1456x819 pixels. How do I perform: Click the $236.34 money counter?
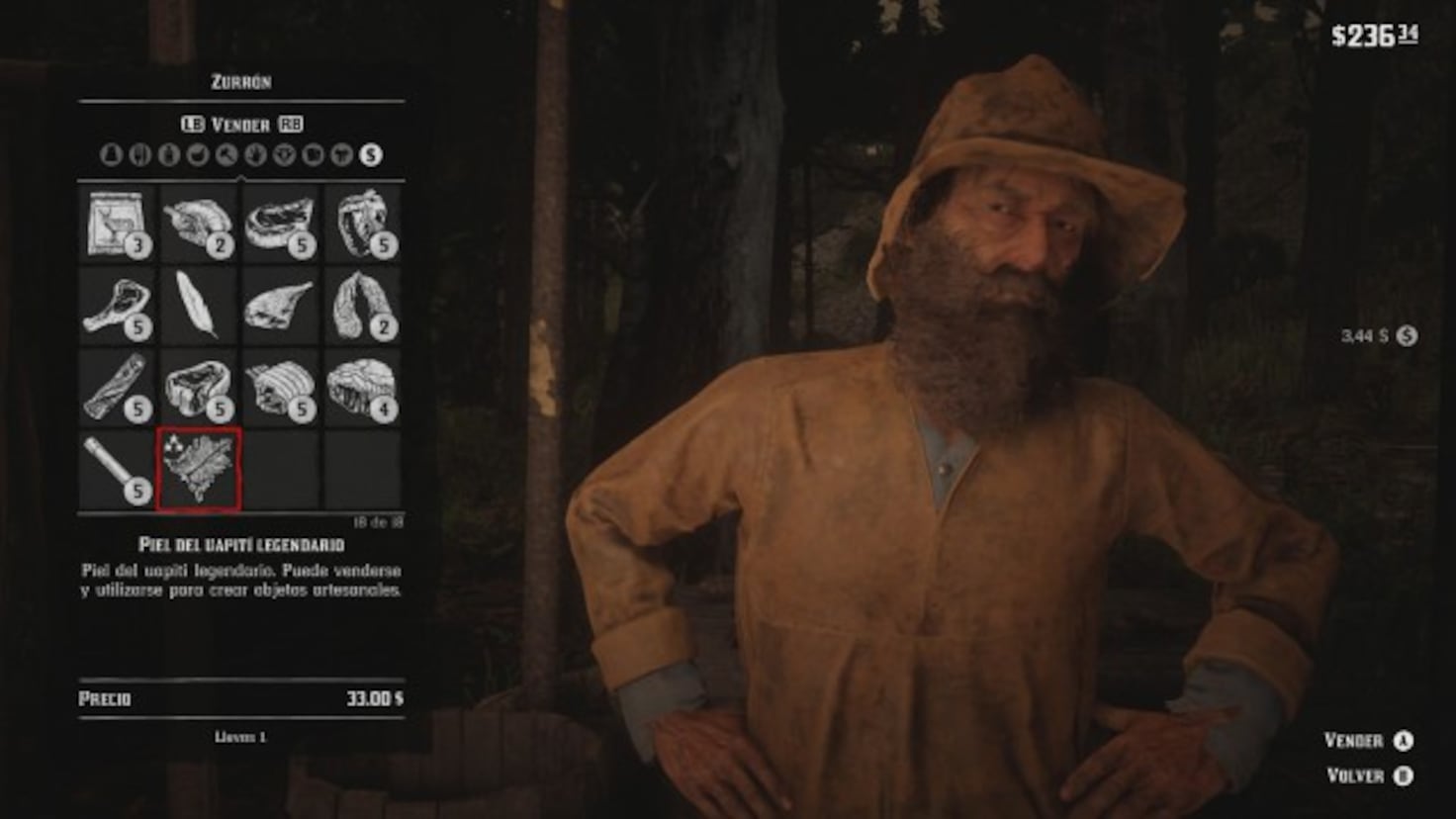click(1373, 35)
